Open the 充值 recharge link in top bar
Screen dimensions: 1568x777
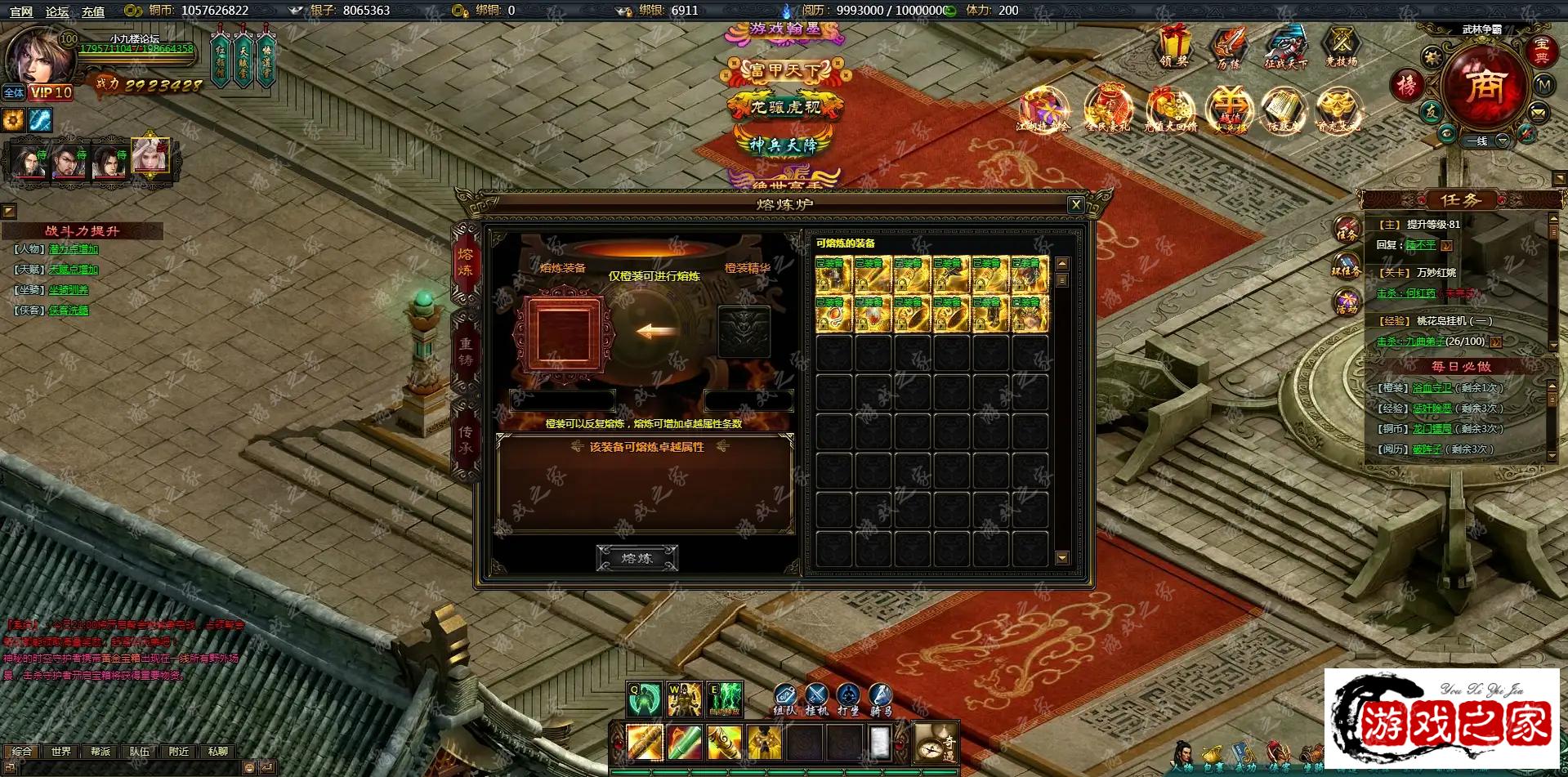[x=93, y=11]
